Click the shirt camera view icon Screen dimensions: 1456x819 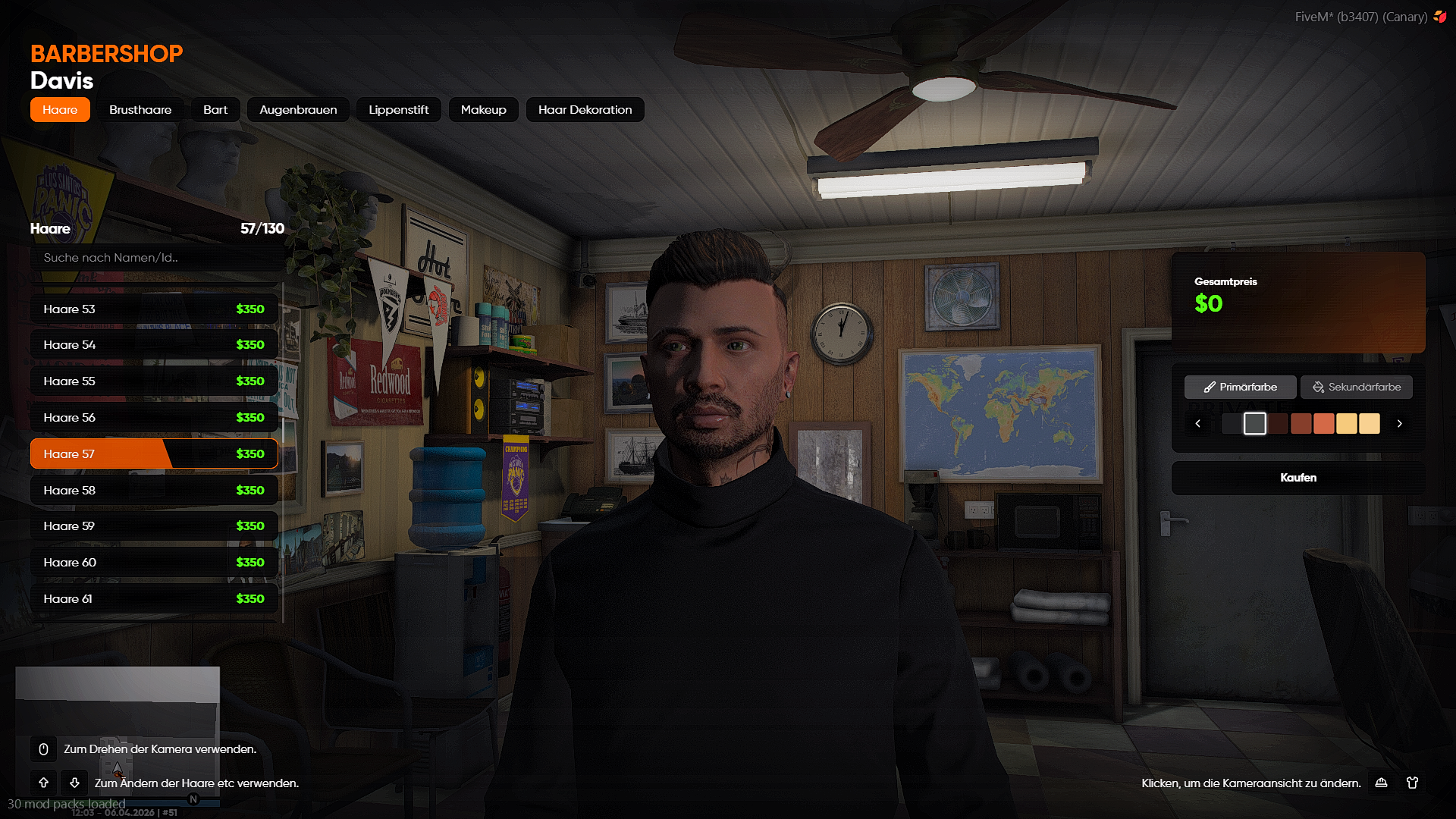pos(1412,783)
